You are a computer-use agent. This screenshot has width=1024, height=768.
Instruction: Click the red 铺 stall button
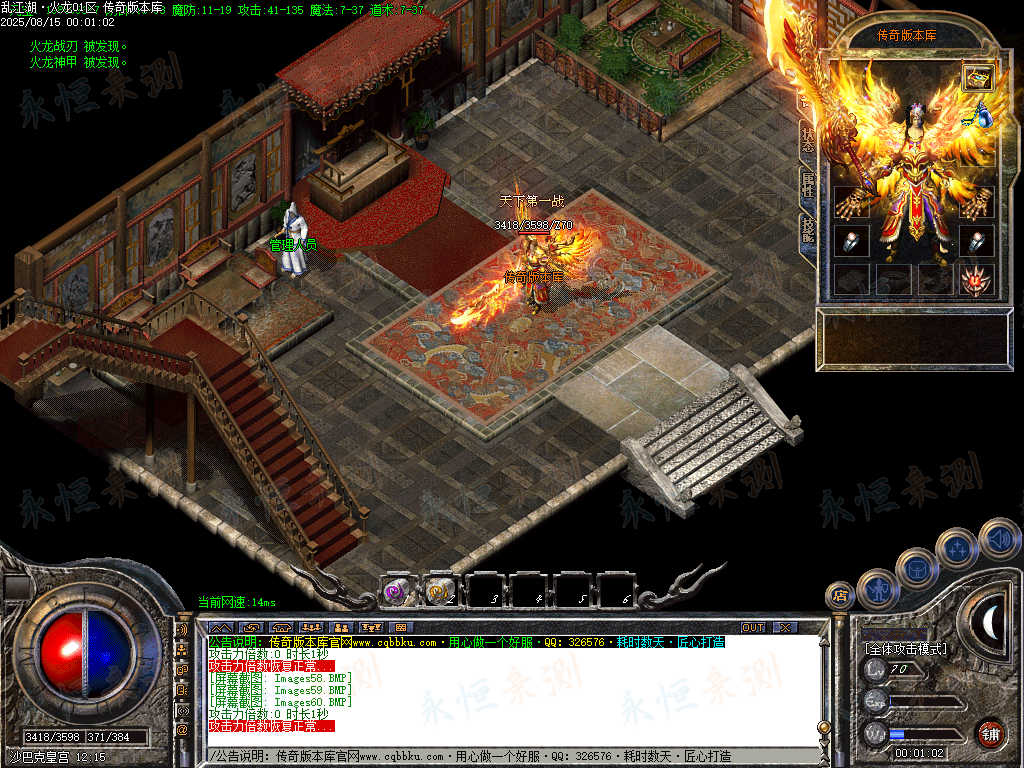[990, 733]
